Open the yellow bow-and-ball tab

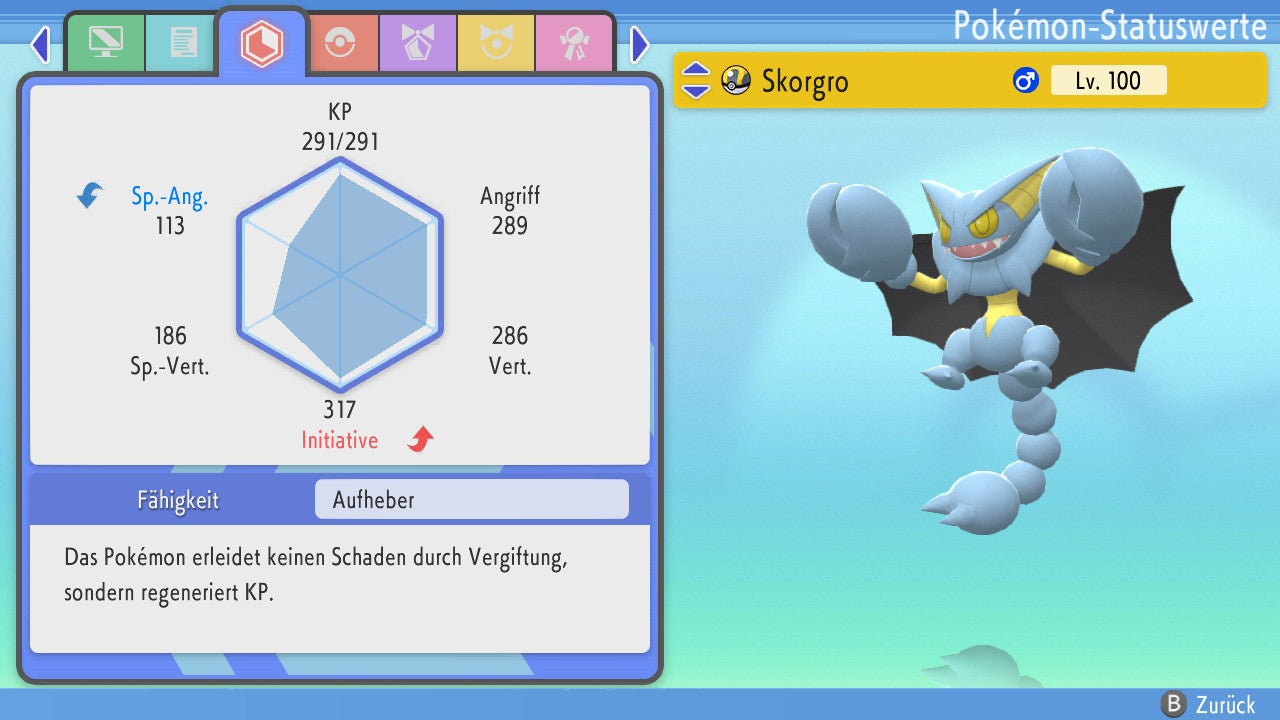pos(495,43)
